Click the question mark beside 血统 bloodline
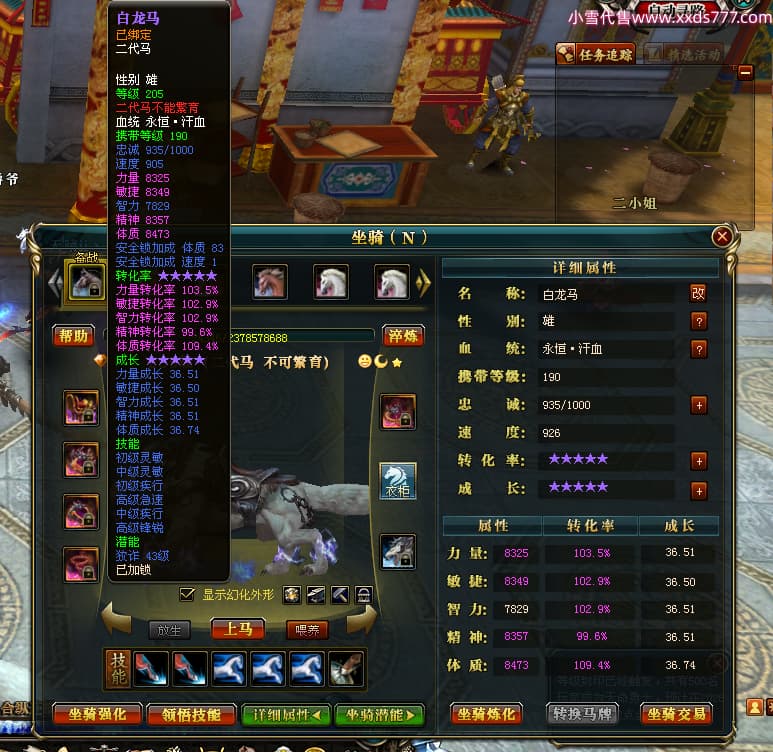The height and width of the screenshot is (752, 773). point(698,349)
